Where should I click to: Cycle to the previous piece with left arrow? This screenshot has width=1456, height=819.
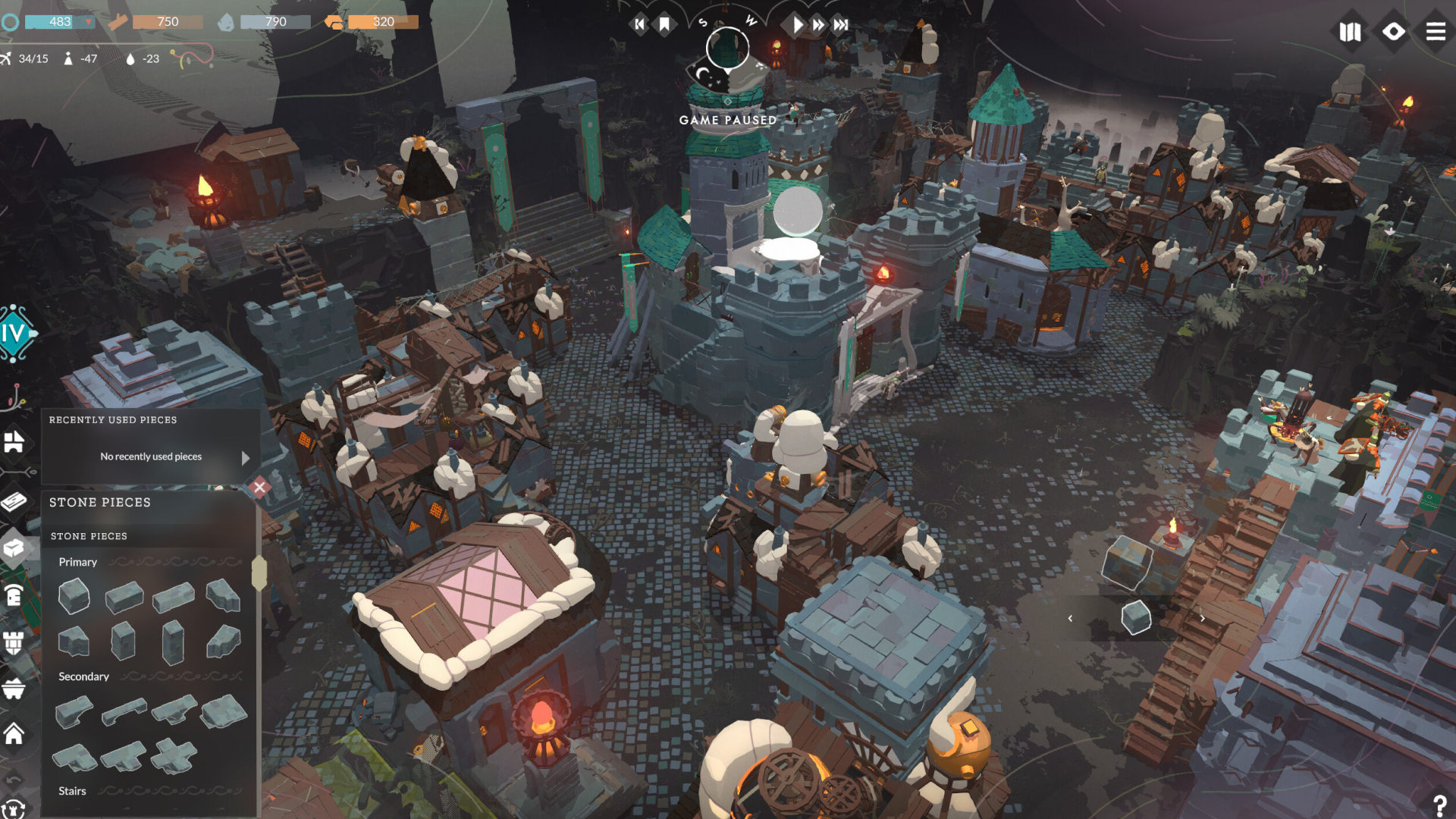pos(1070,618)
